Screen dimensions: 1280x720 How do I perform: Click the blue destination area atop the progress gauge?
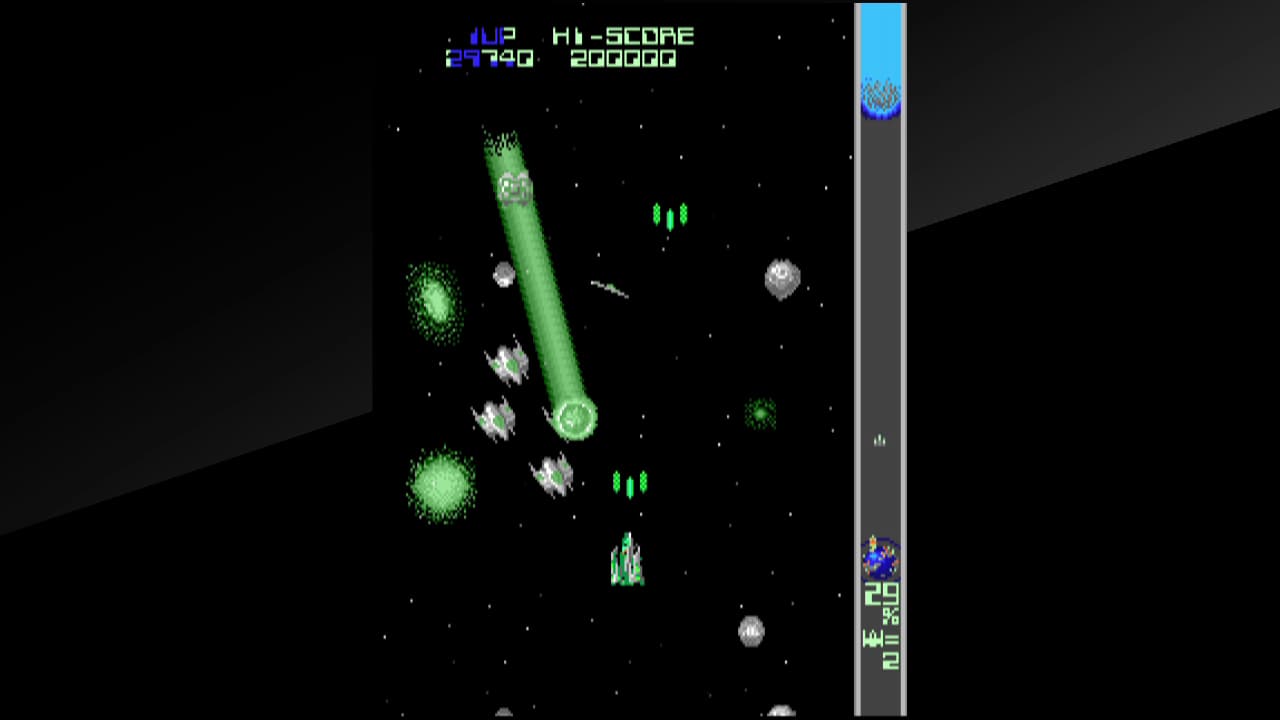880,45
